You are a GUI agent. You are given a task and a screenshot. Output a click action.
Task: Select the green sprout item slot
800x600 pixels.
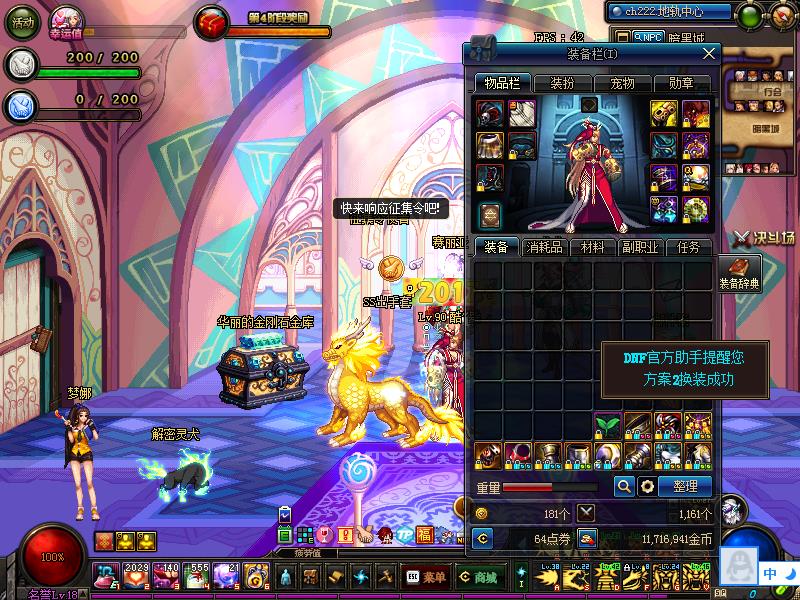(x=608, y=425)
